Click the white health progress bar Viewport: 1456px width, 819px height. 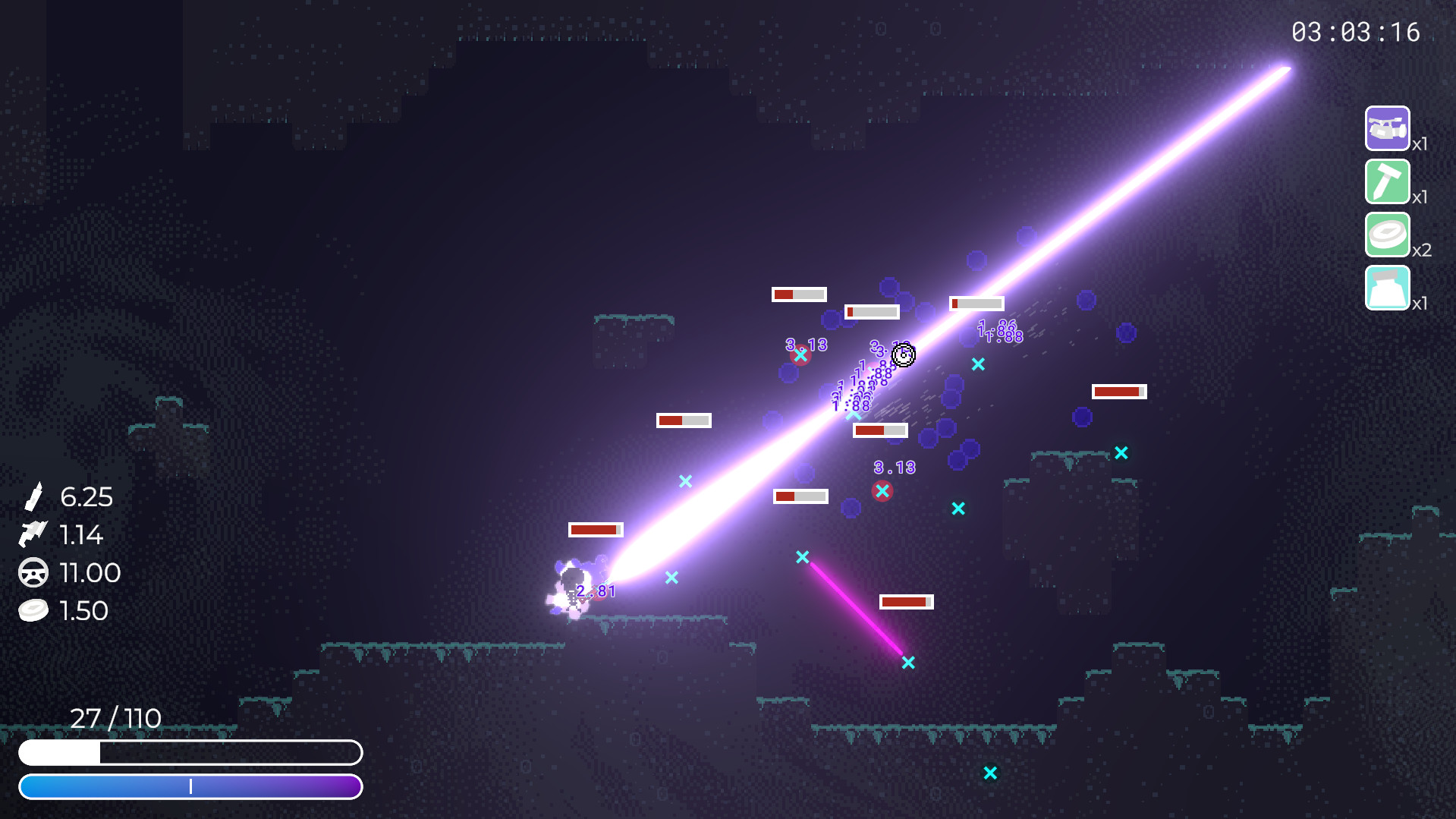point(192,753)
